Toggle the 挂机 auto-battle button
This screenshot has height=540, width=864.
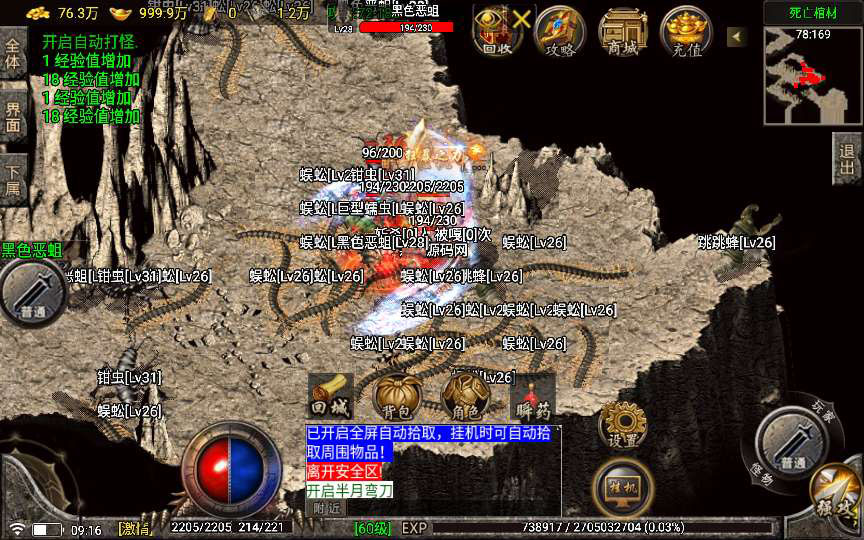click(x=623, y=486)
